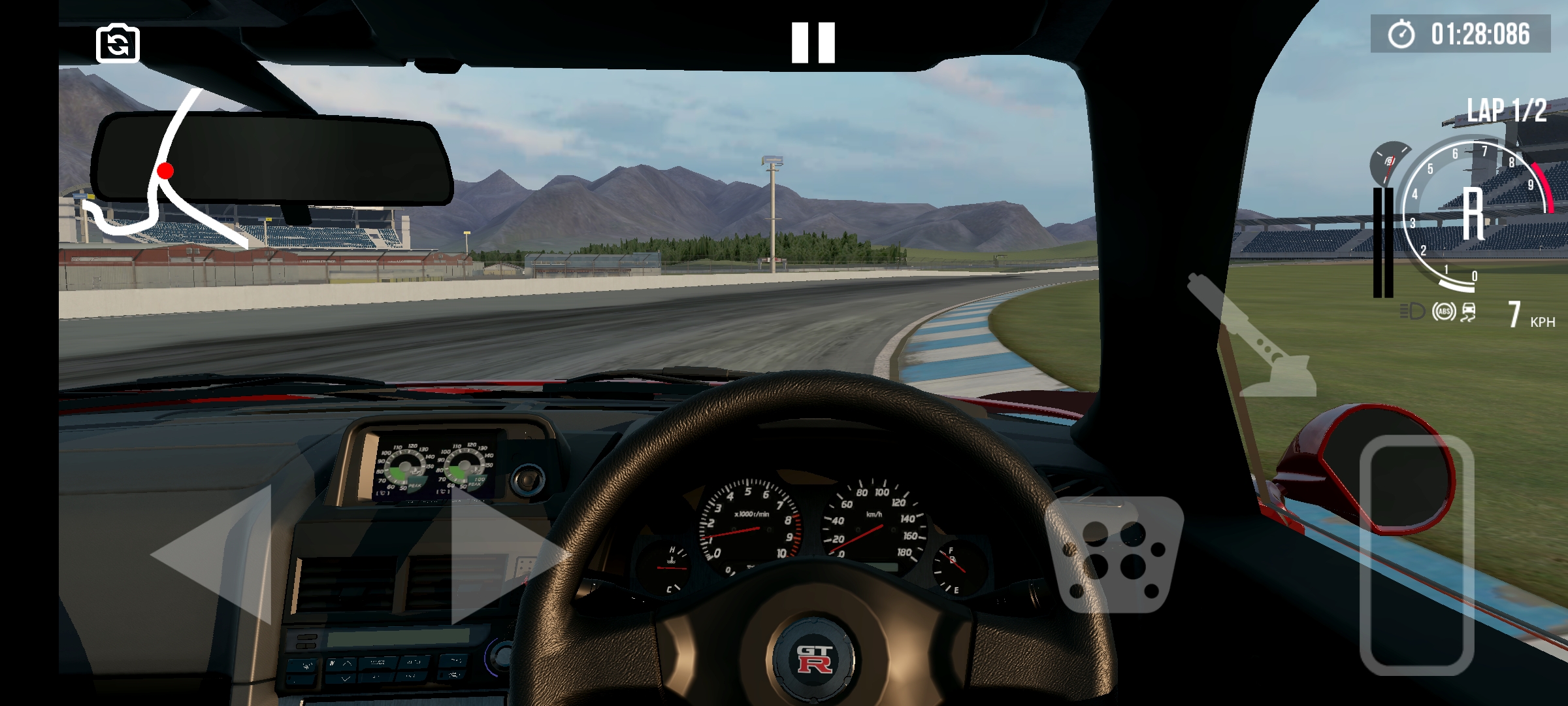Image resolution: width=1568 pixels, height=706 pixels.
Task: Toggle the ABS indicator
Action: 1445,312
